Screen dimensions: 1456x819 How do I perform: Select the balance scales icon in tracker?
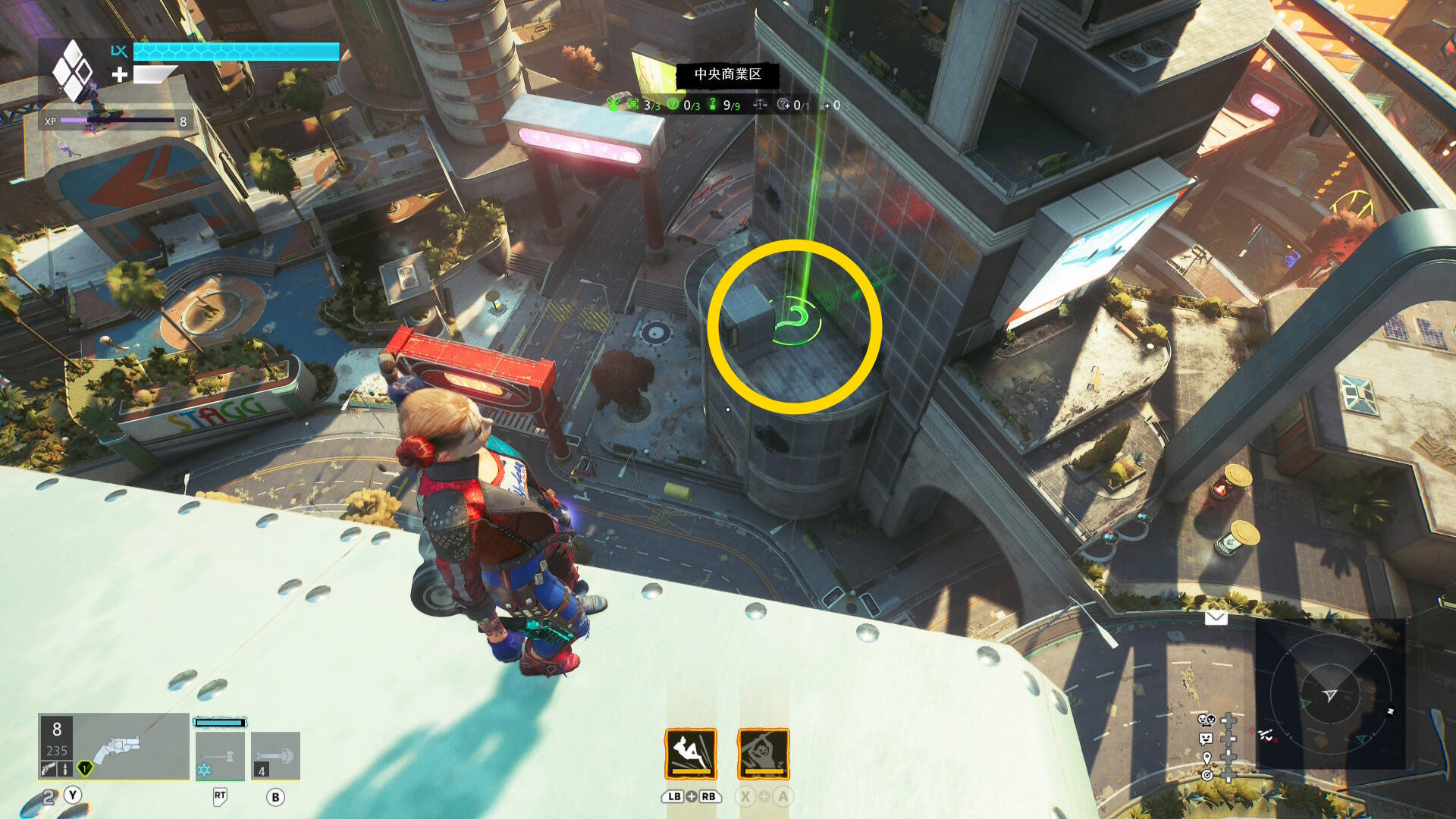[x=760, y=105]
